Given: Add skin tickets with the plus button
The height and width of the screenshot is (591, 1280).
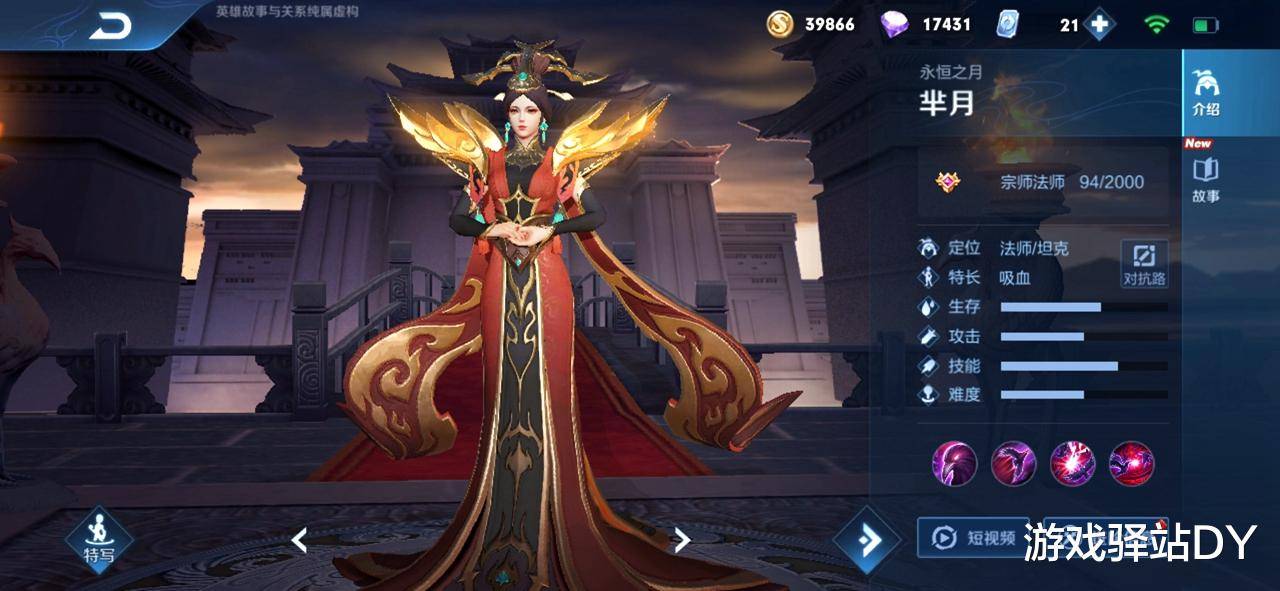Looking at the screenshot, I should [x=1099, y=25].
